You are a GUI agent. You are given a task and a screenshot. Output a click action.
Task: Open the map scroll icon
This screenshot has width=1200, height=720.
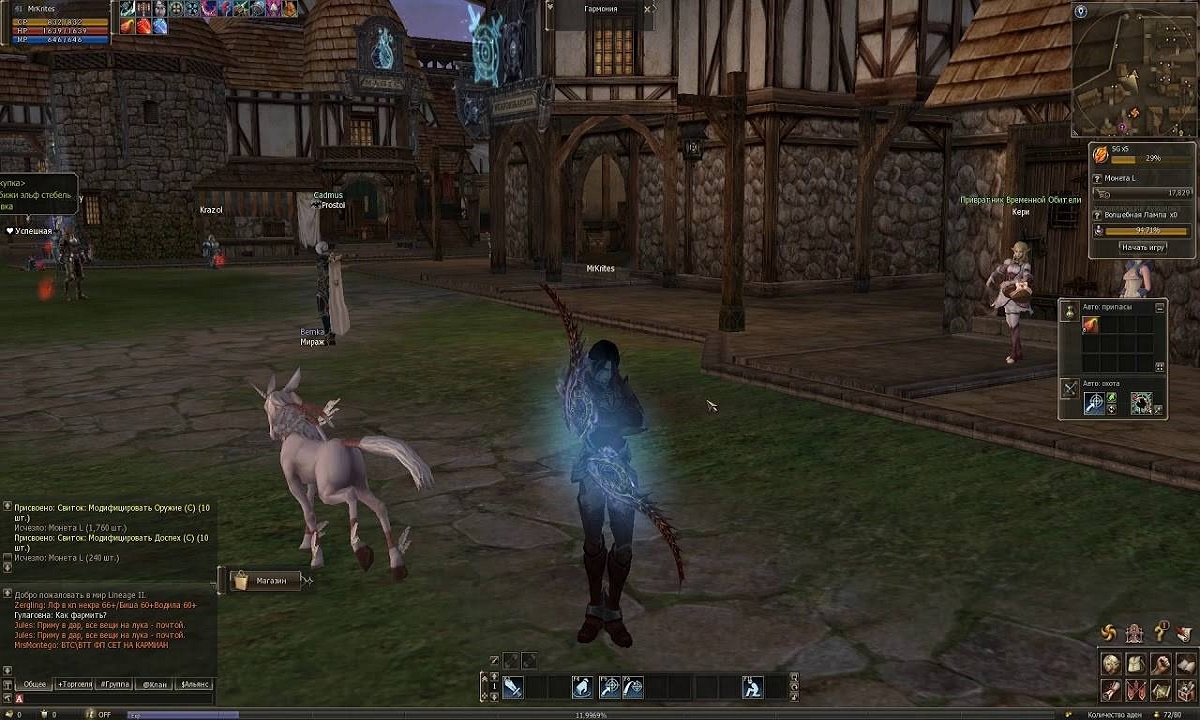1160,689
